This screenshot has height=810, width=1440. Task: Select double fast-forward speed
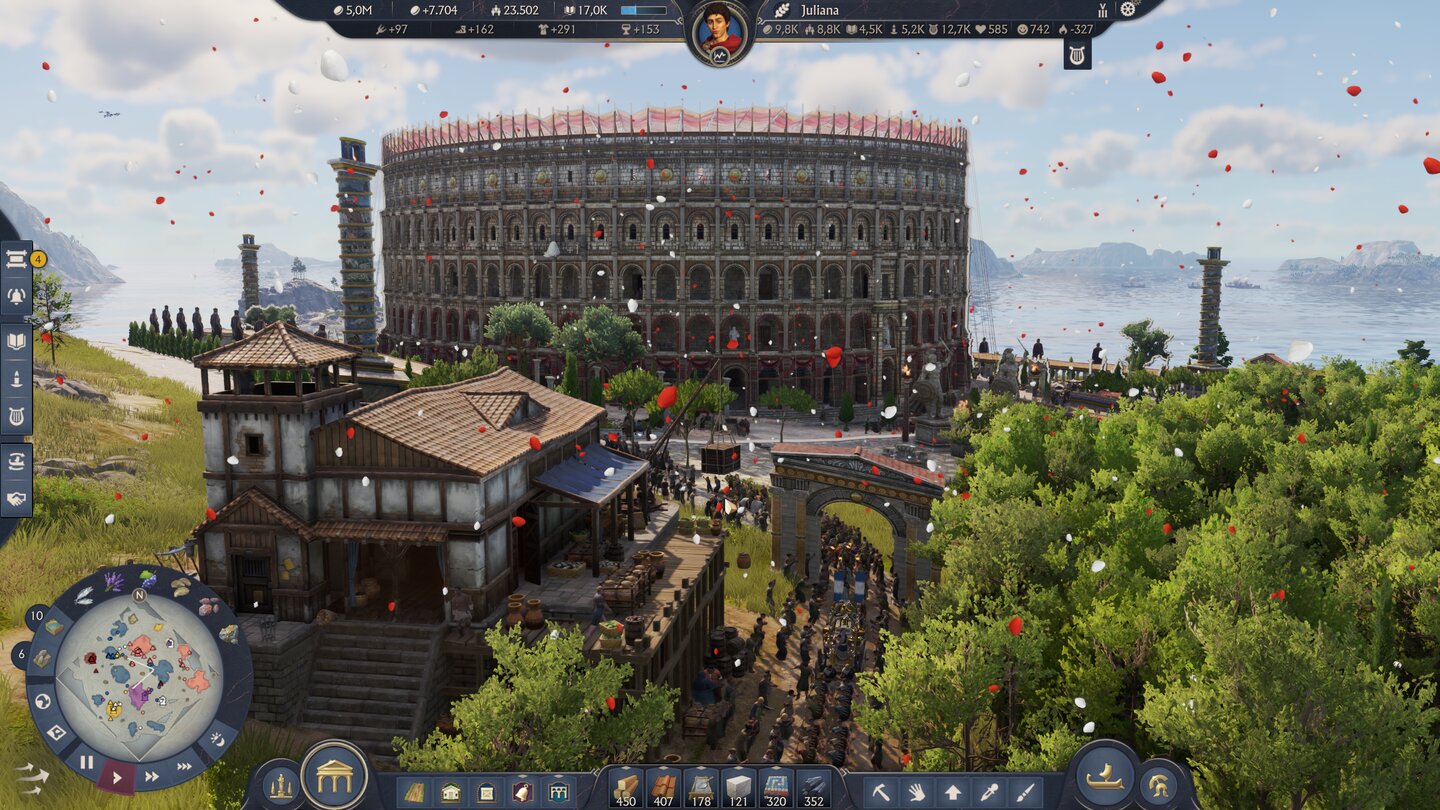[x=152, y=776]
